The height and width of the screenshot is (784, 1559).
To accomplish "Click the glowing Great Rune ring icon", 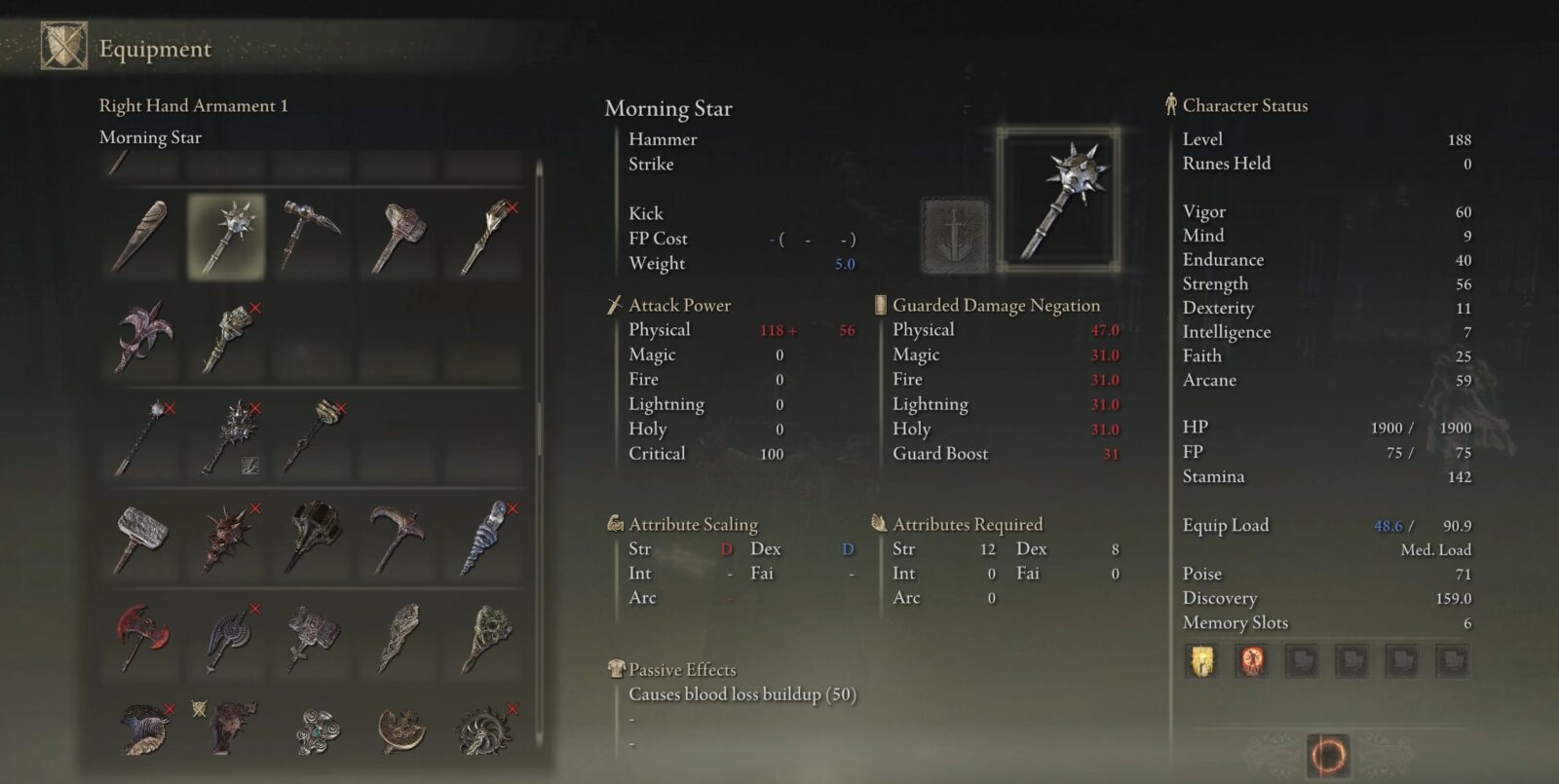I will coord(1328,754).
